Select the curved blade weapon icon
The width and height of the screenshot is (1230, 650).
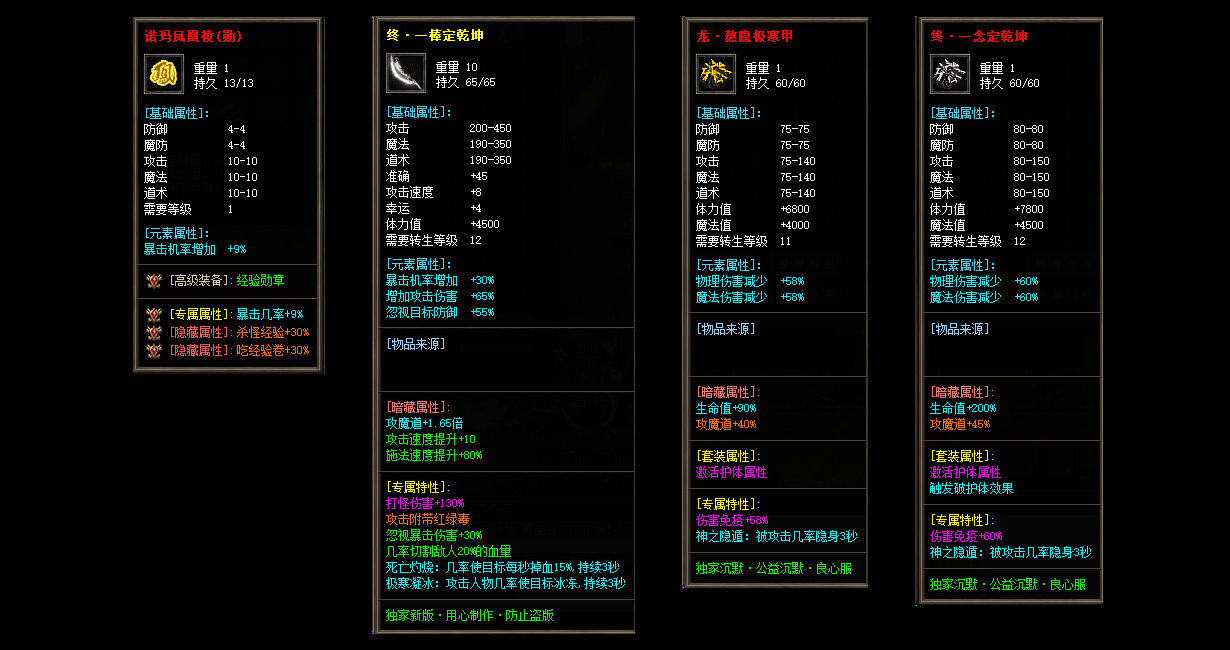click(406, 73)
